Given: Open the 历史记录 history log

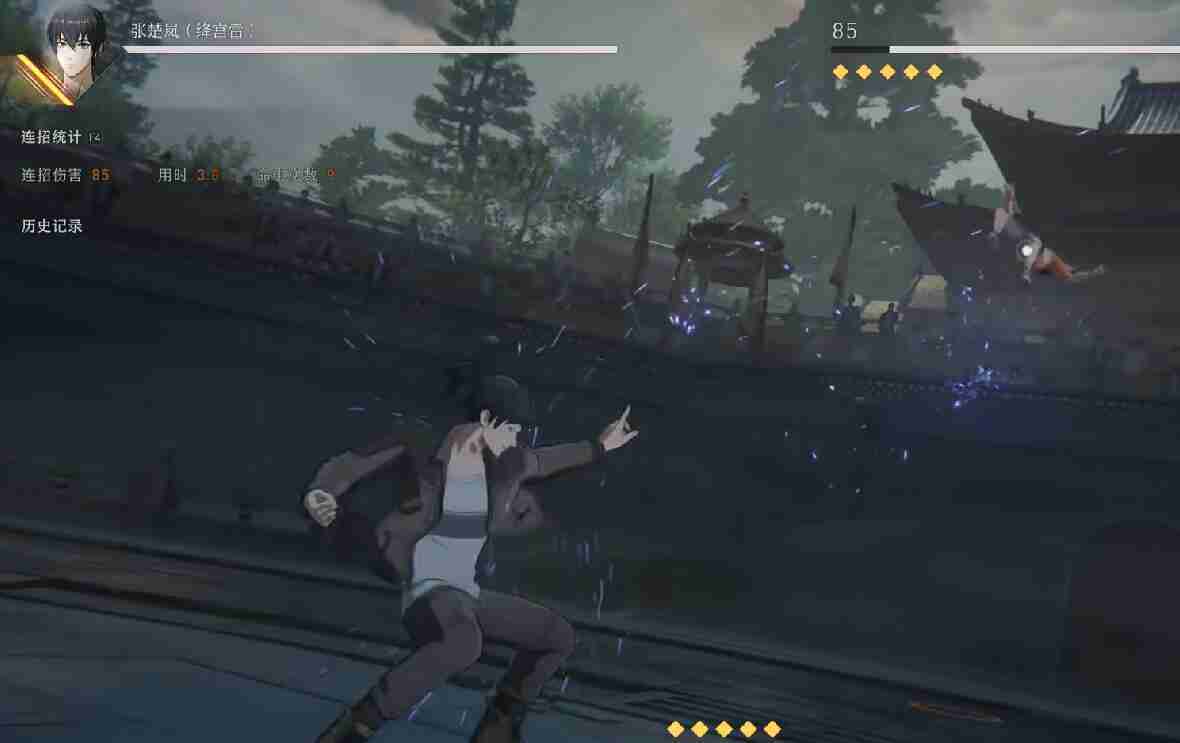Looking at the screenshot, I should (x=52, y=226).
